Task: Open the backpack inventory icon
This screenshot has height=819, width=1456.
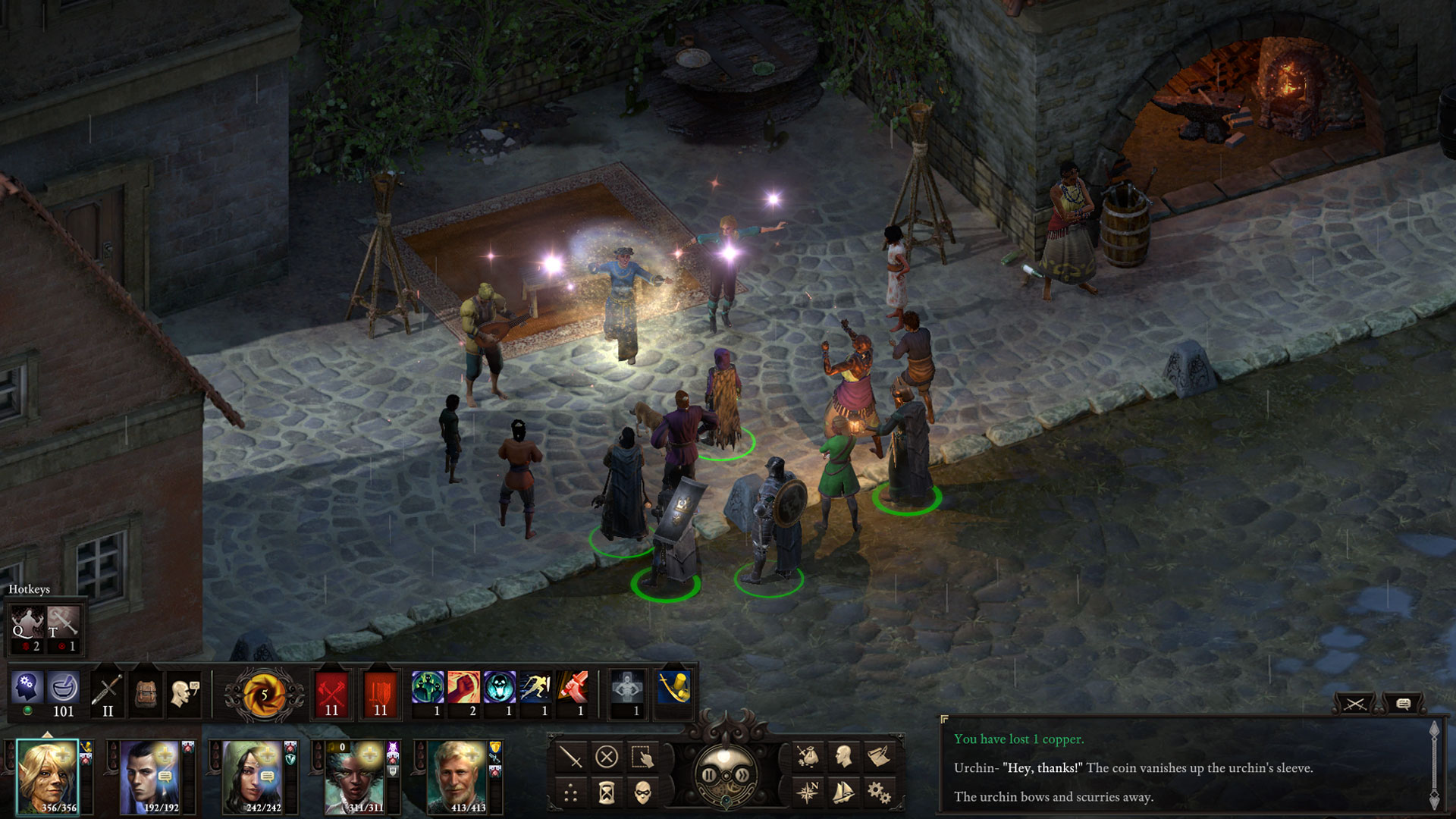Action: [x=146, y=692]
